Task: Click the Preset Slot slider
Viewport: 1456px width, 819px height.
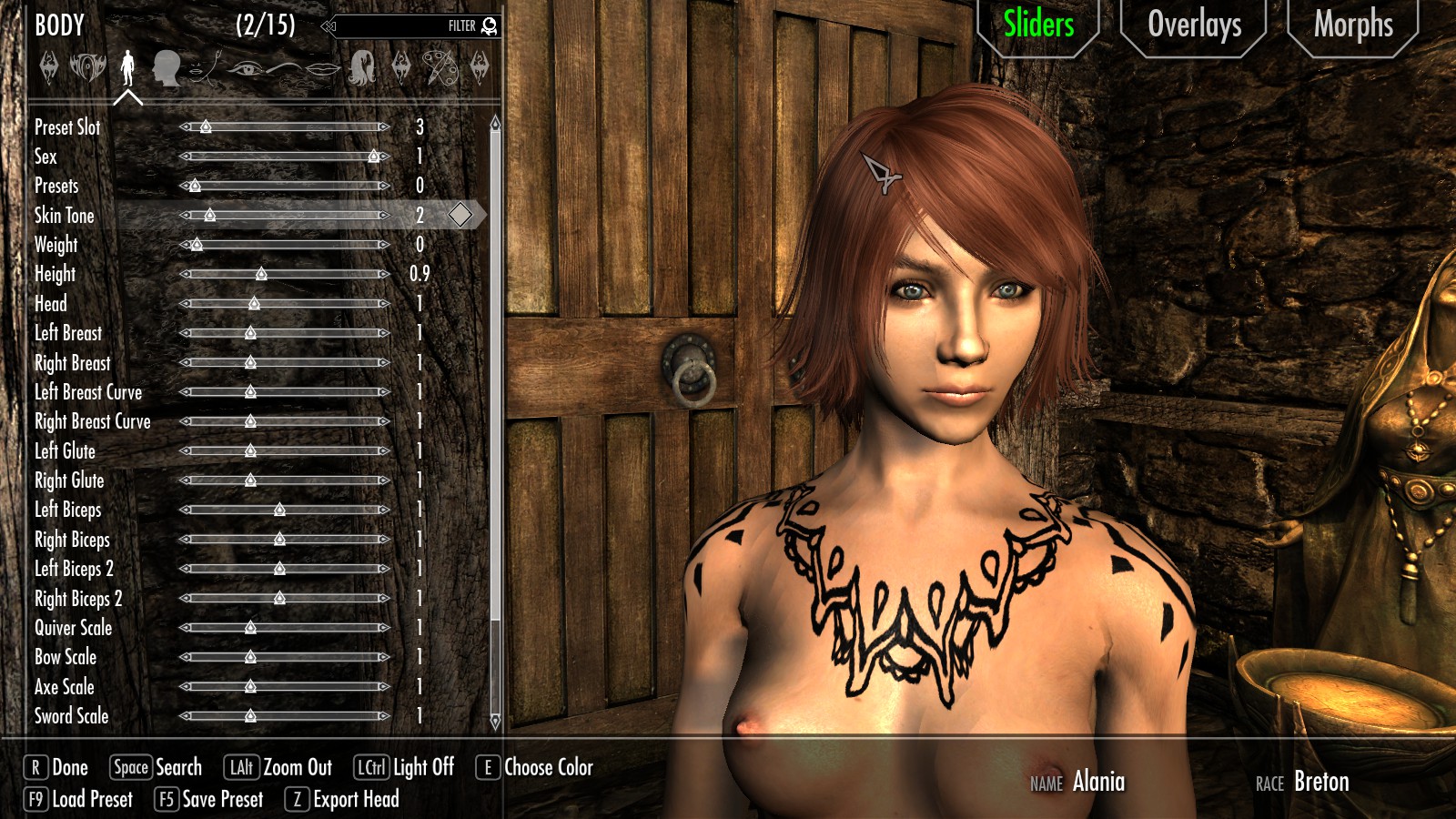Action: [286, 127]
